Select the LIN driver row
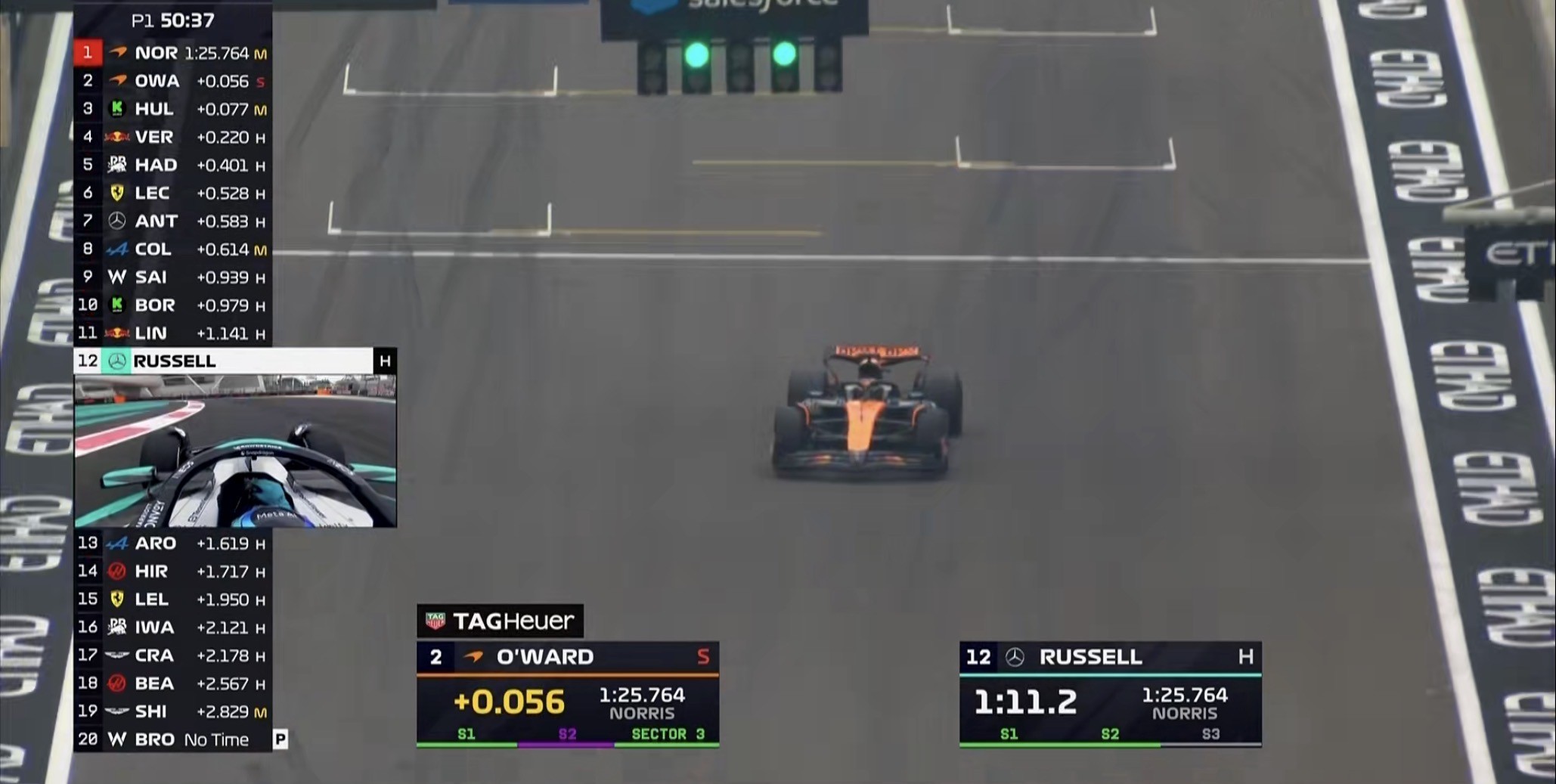 [x=172, y=333]
